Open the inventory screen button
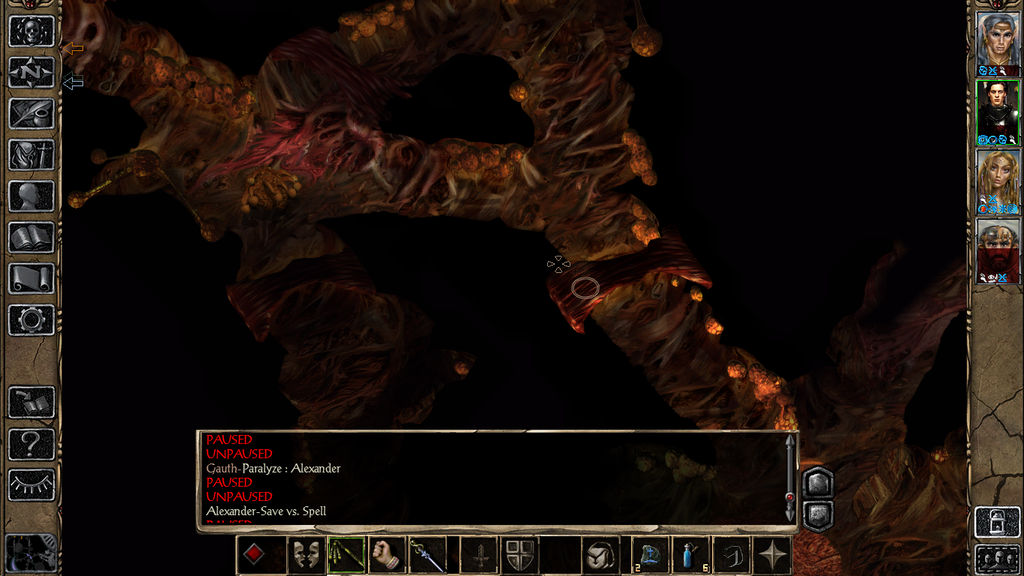The height and width of the screenshot is (576, 1024). (31, 155)
